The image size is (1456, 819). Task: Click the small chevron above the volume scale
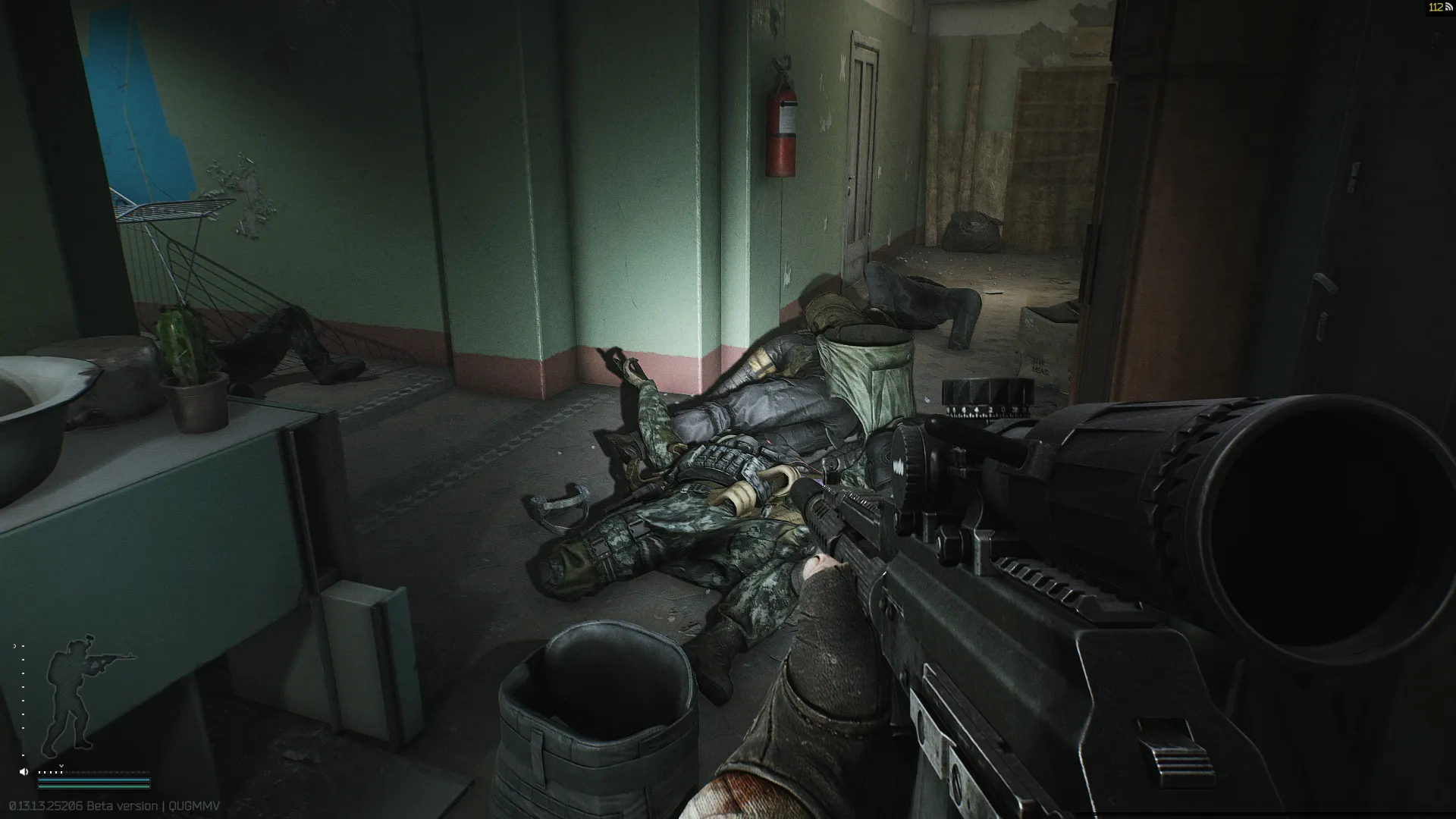point(61,766)
